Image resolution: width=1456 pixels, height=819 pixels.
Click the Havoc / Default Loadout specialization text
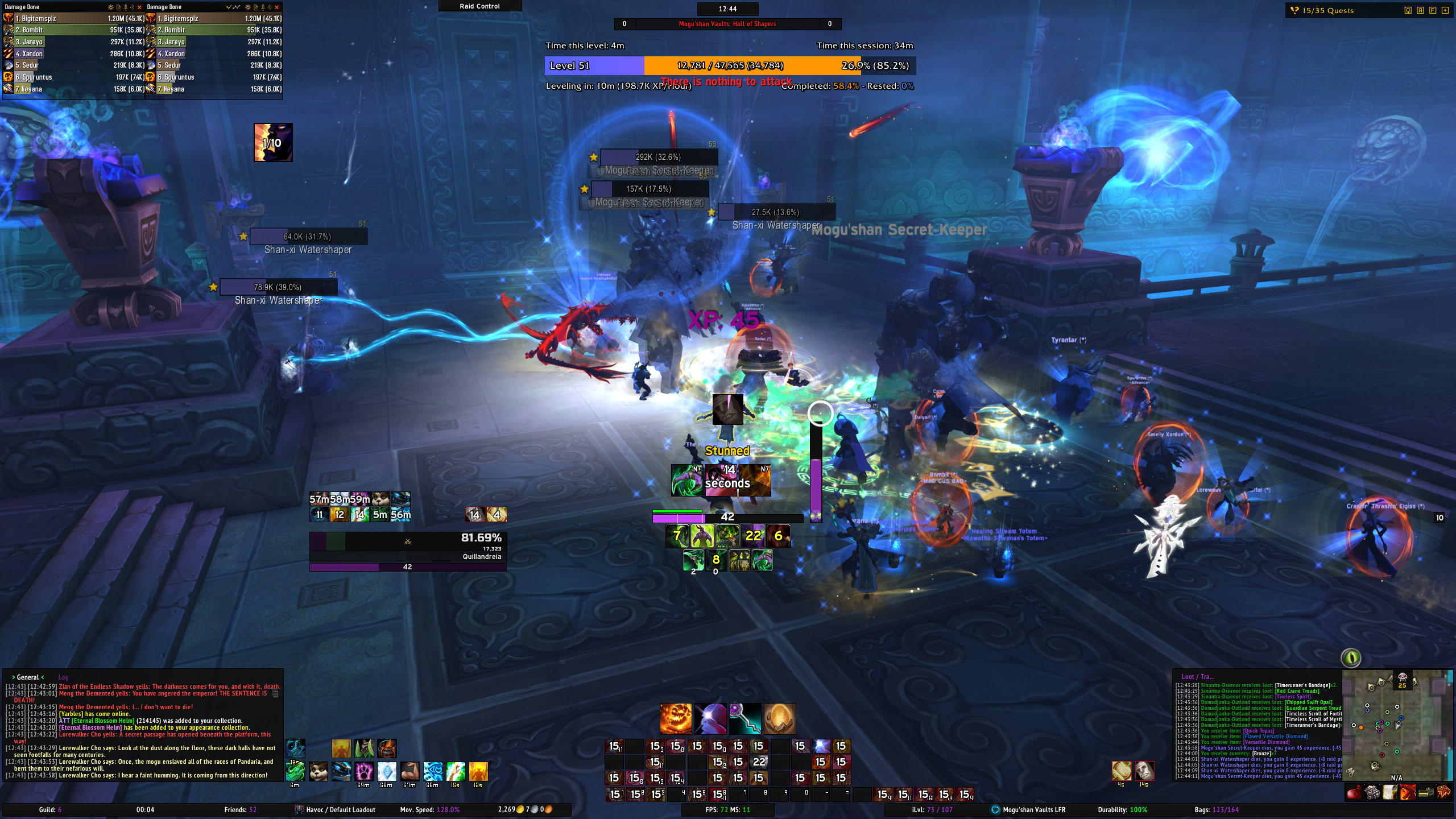click(x=340, y=809)
